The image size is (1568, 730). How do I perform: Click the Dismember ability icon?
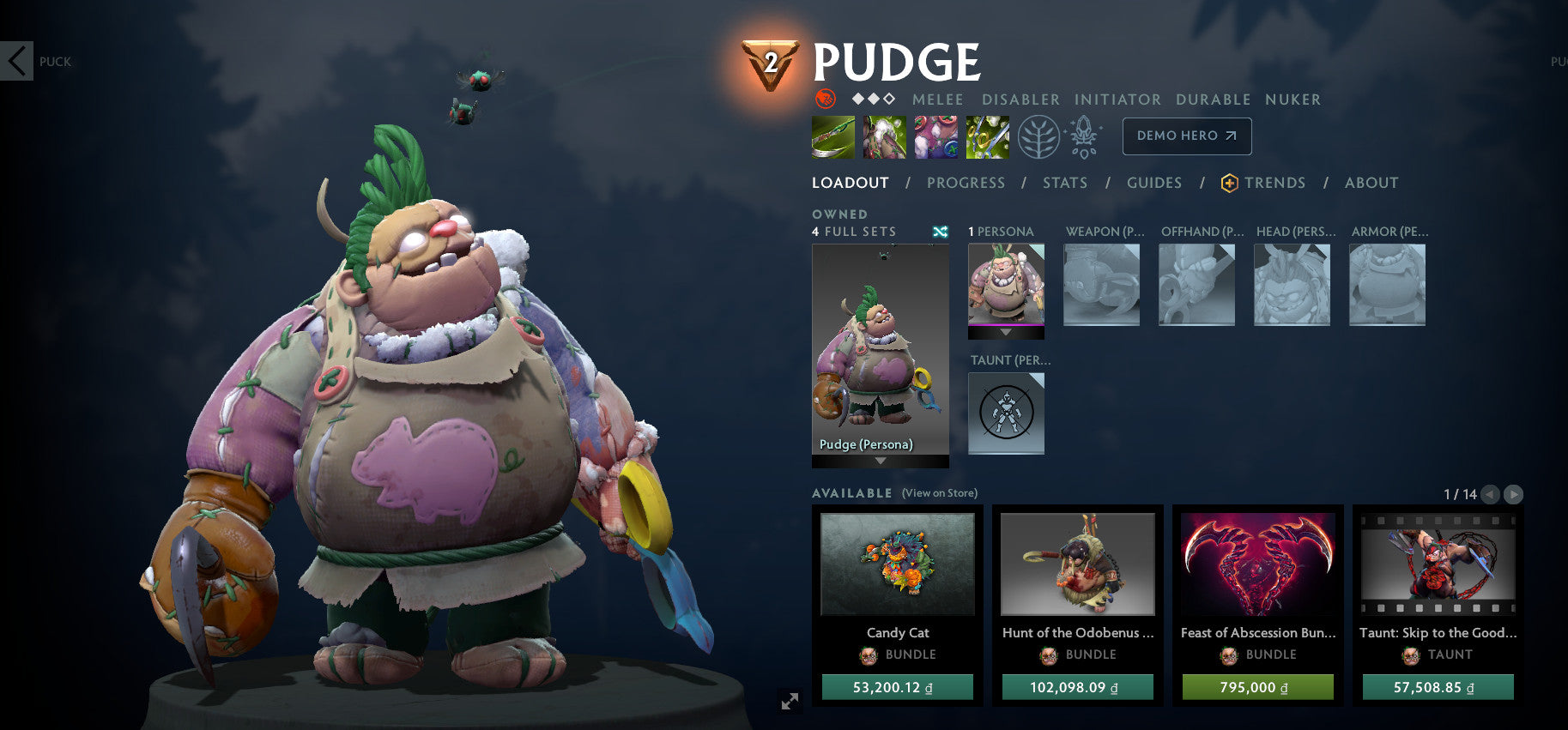[987, 137]
